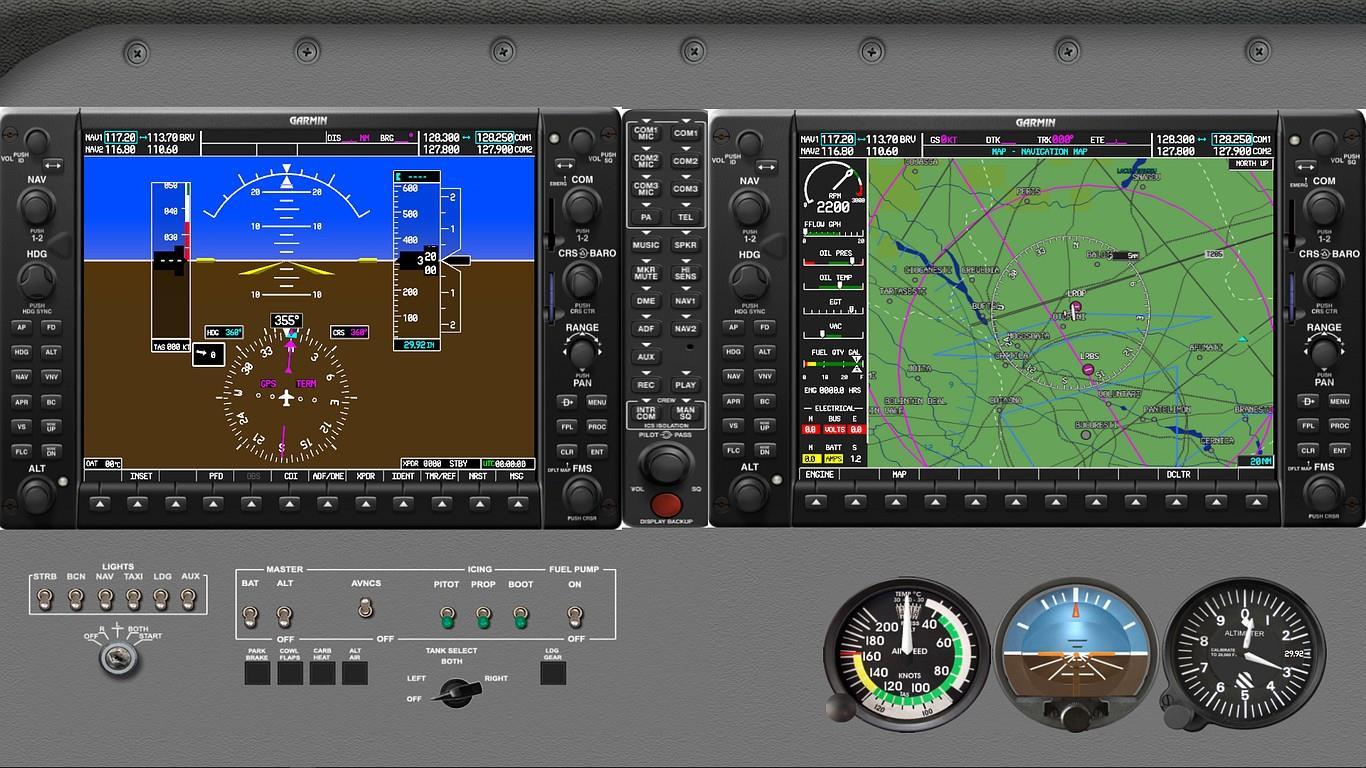
Task: Activate the PLAY key on the audio panel
Action: tap(686, 385)
